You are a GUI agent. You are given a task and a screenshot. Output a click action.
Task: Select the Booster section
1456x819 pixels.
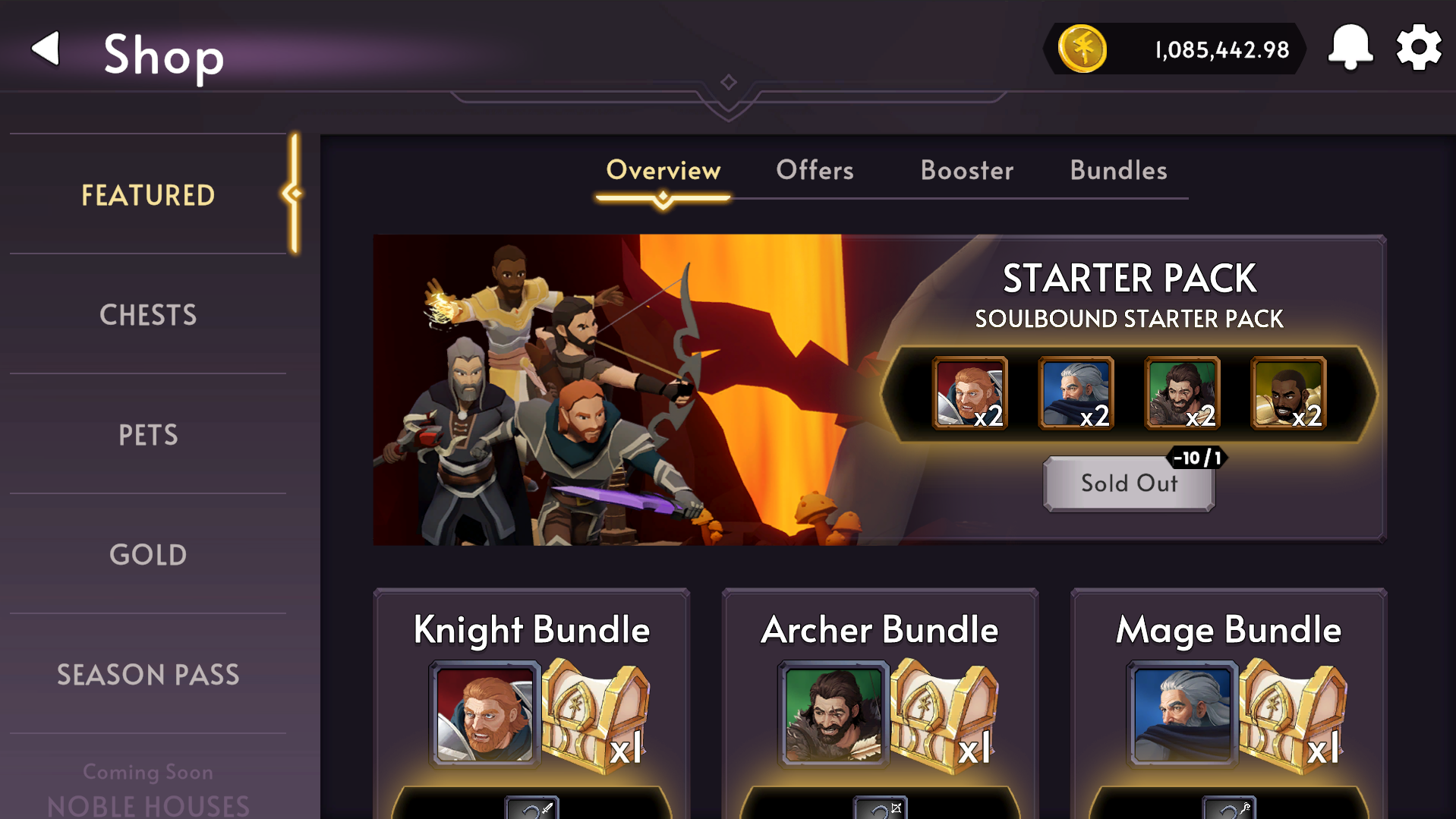coord(966,171)
